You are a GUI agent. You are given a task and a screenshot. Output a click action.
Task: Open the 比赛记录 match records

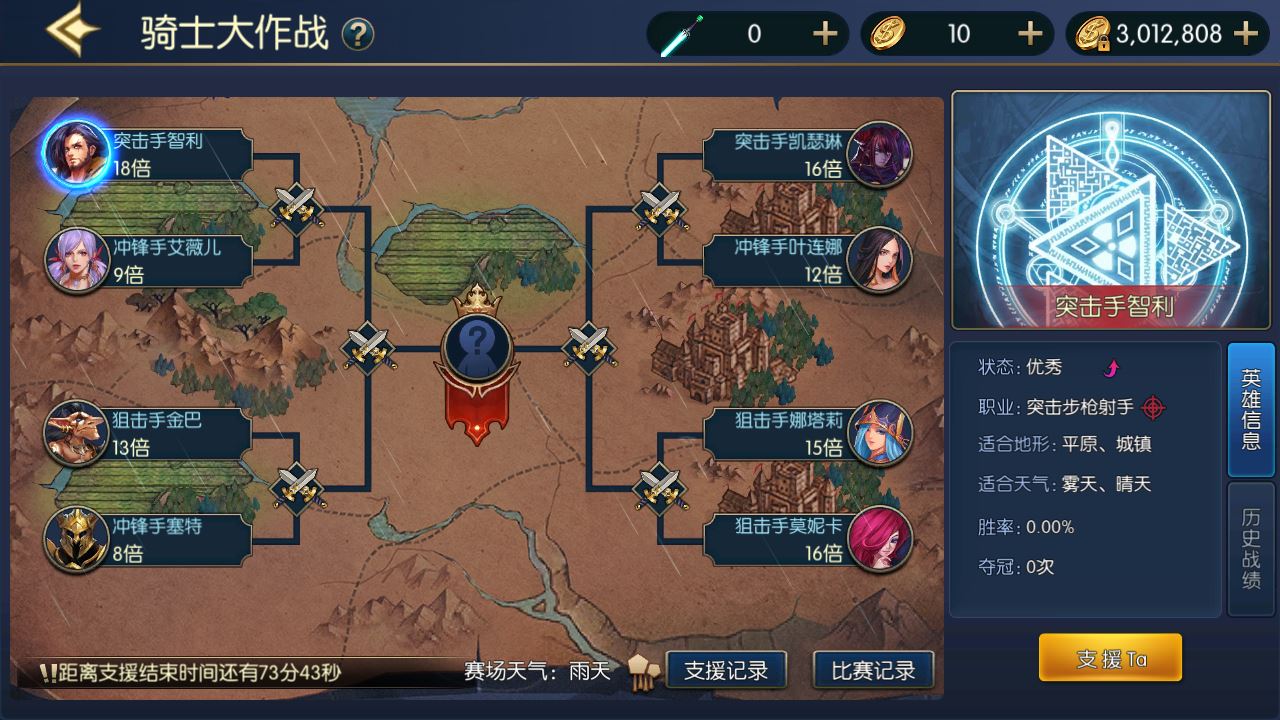(x=873, y=671)
